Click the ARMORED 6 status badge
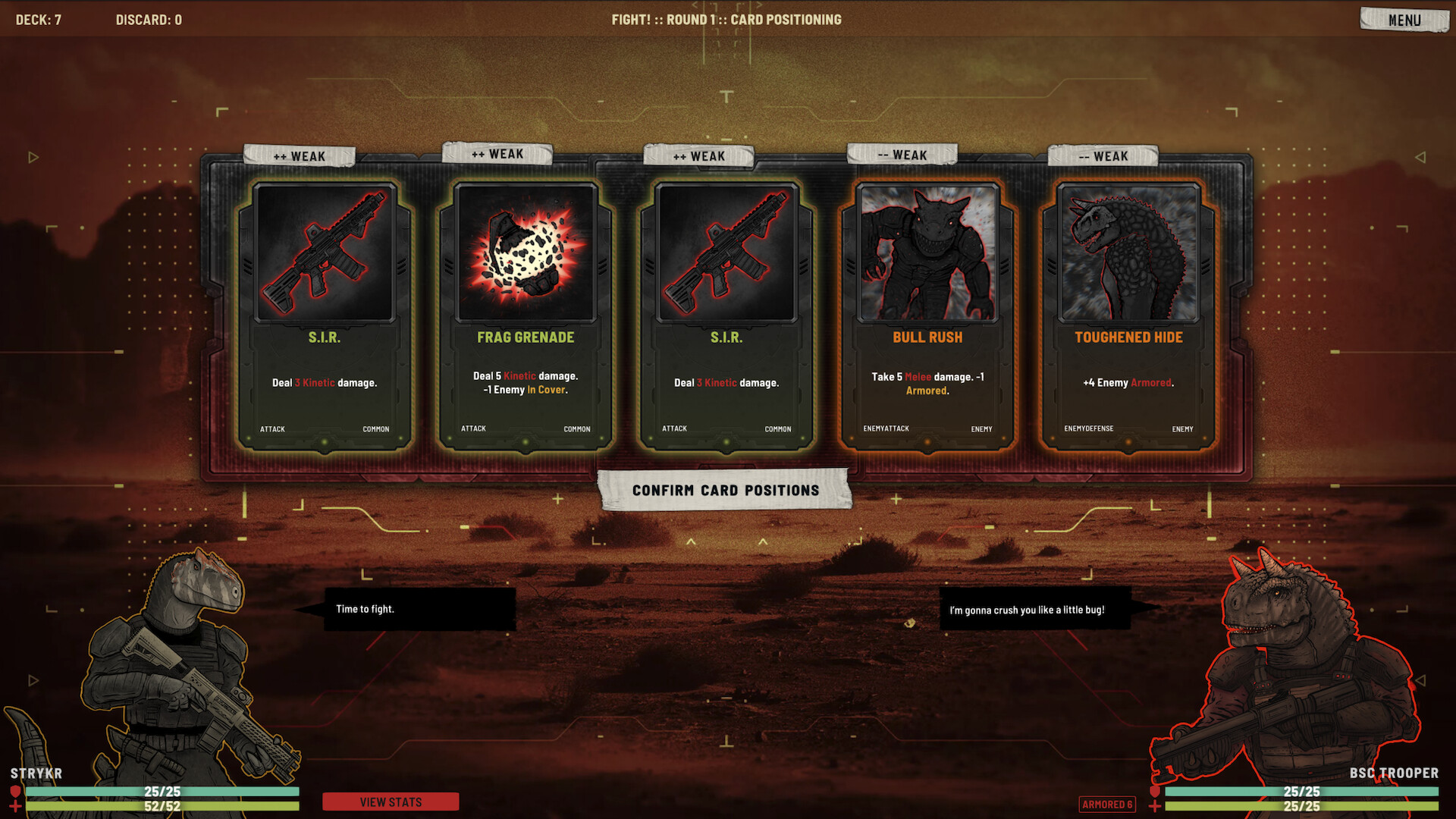 pyautogui.click(x=1108, y=805)
